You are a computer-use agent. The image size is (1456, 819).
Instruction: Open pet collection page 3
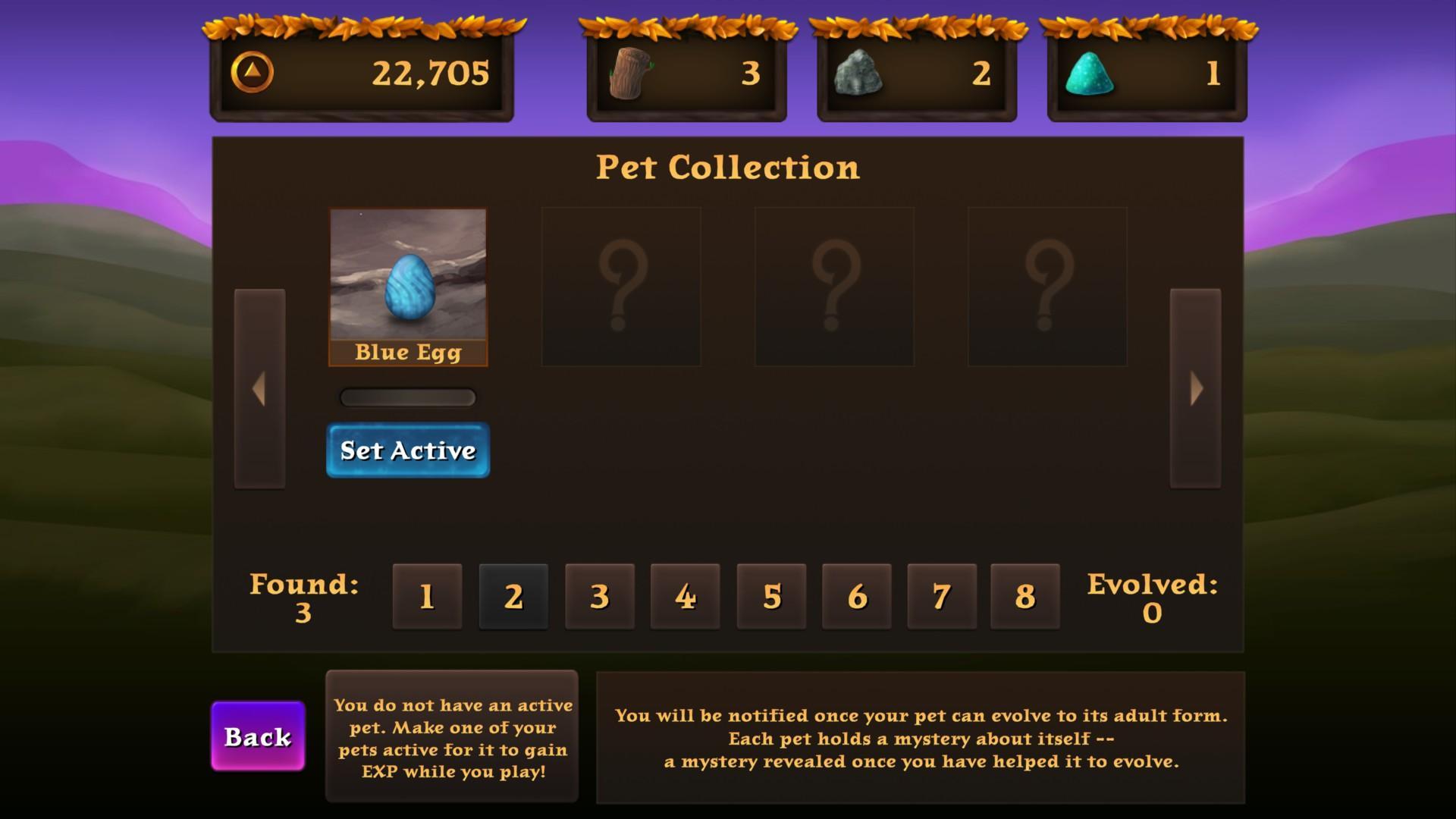tap(598, 596)
